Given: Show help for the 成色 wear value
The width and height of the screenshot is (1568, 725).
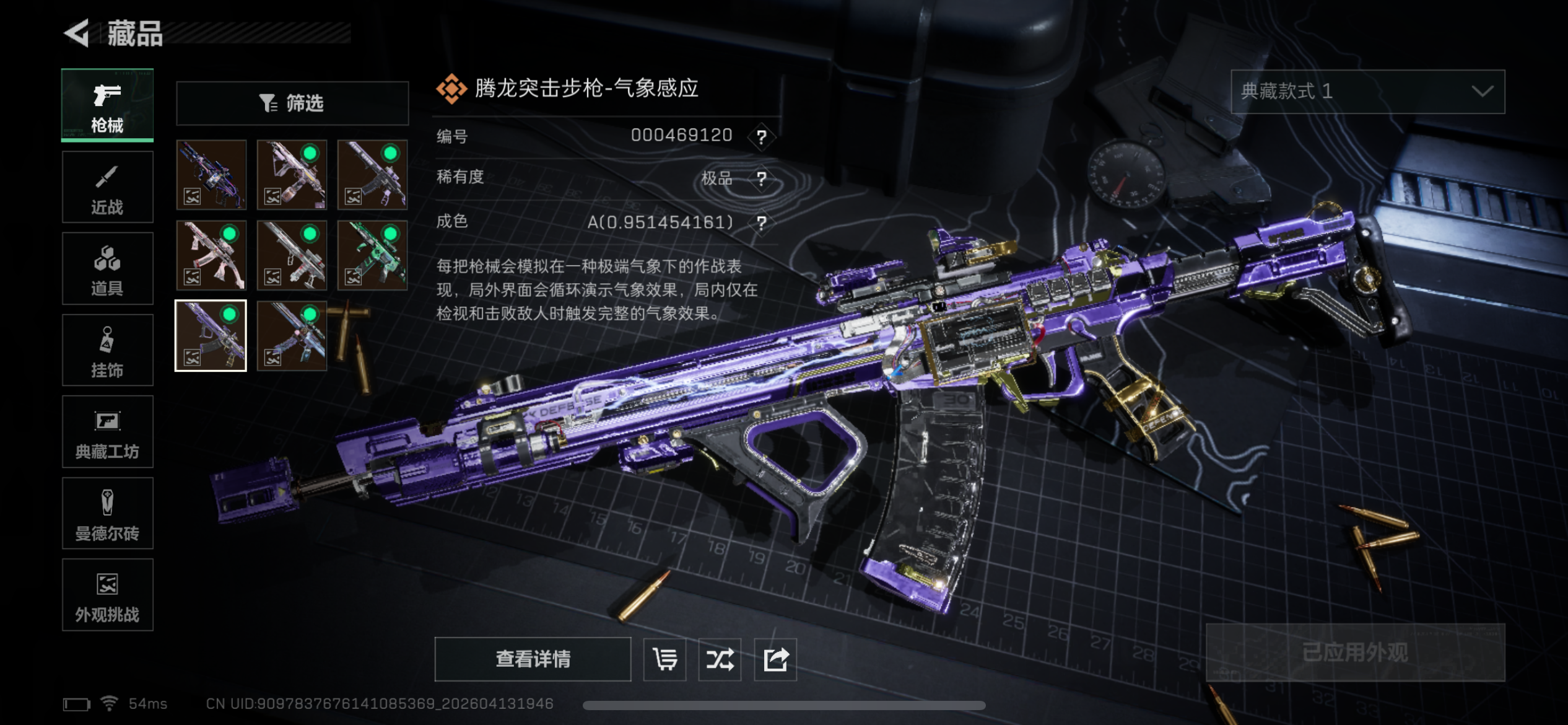Looking at the screenshot, I should 762,222.
